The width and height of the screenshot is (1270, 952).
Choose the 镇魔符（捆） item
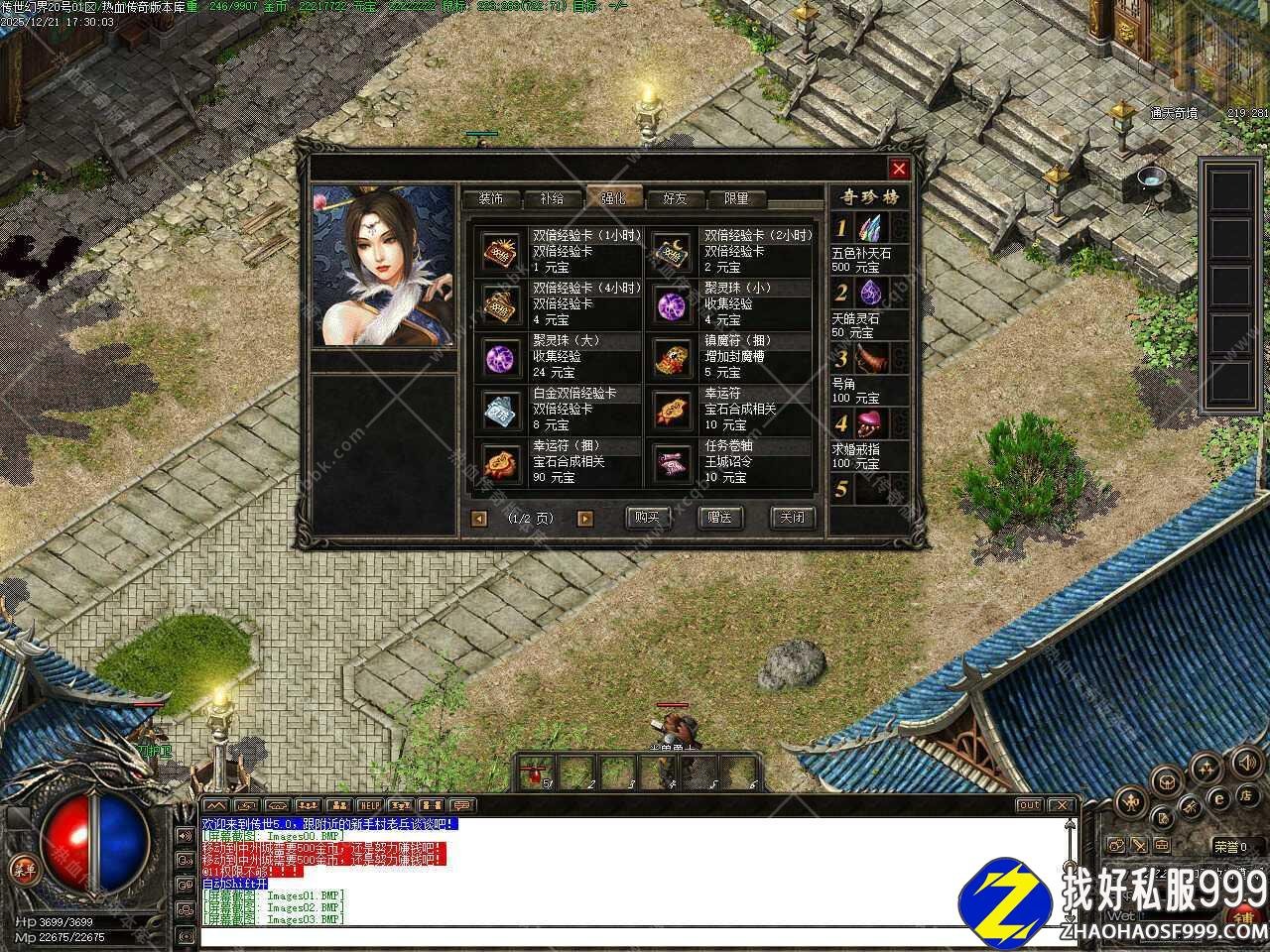[673, 357]
